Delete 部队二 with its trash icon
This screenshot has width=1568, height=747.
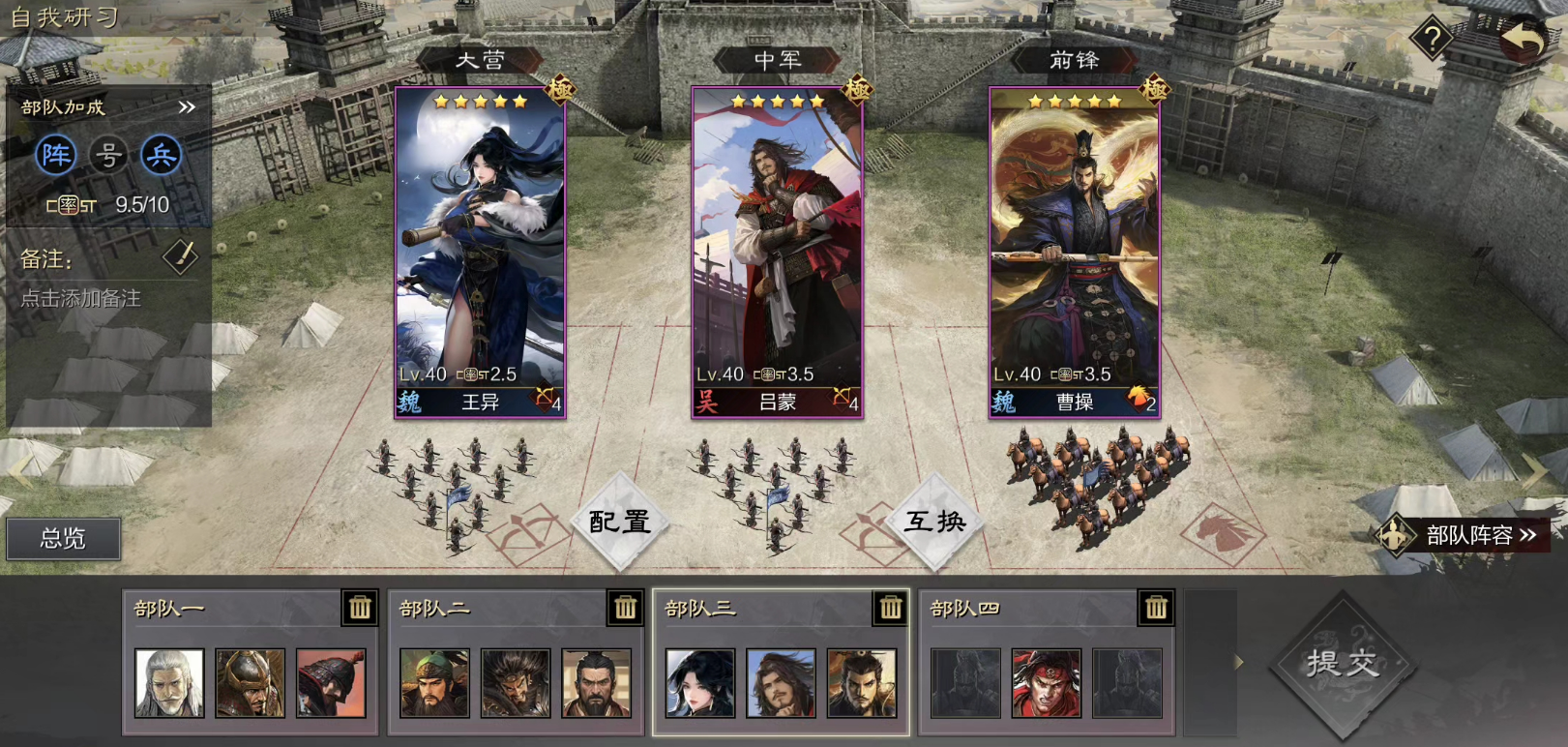[x=625, y=608]
